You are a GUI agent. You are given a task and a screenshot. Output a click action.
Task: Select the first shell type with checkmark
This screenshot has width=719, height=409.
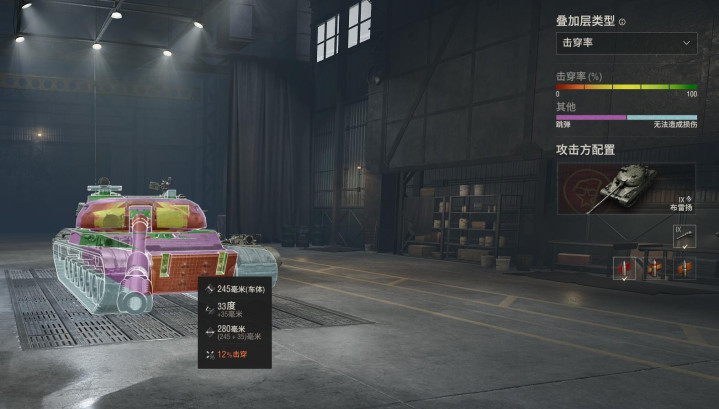point(625,268)
